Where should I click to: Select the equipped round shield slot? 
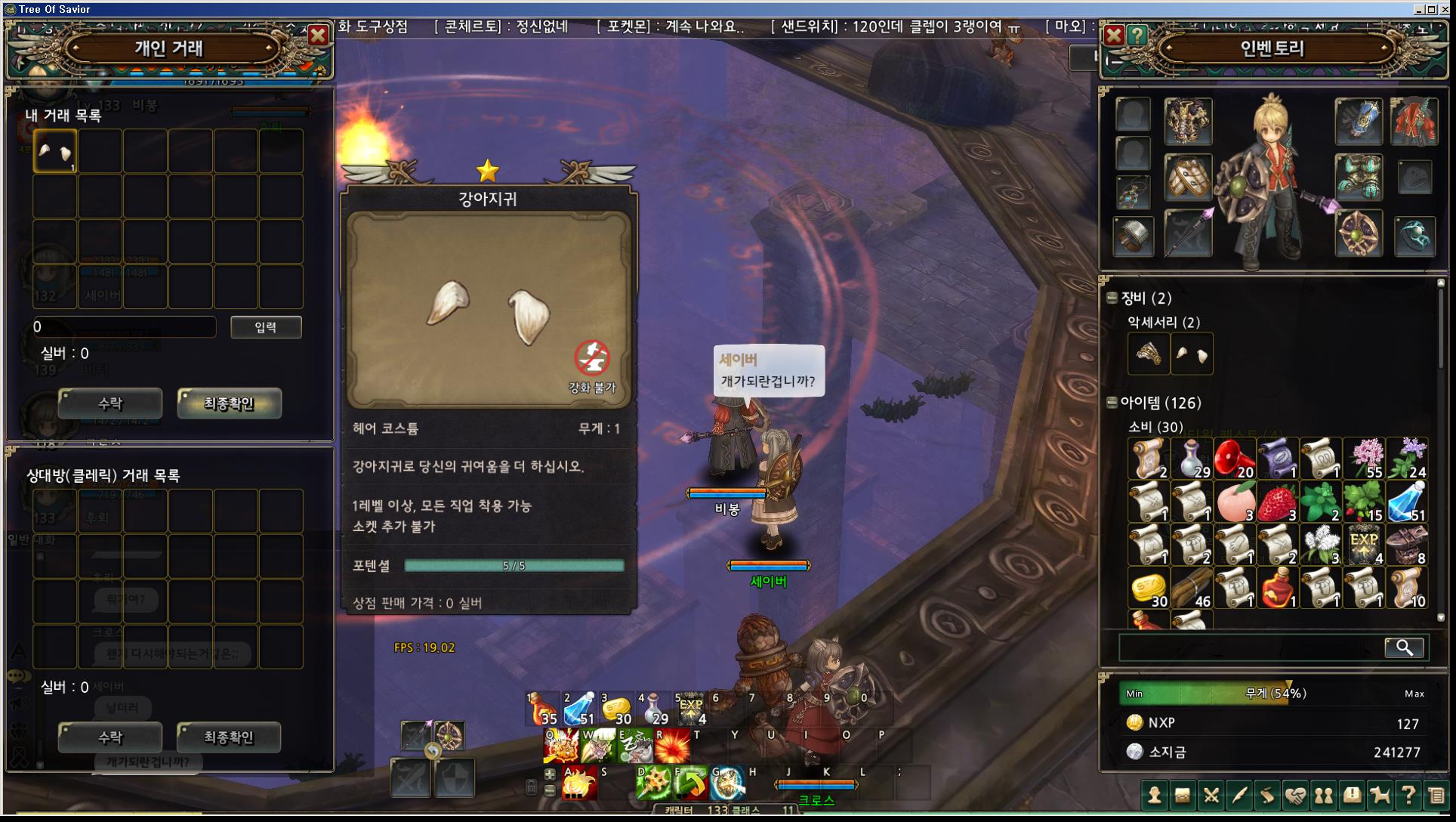pos(1358,233)
